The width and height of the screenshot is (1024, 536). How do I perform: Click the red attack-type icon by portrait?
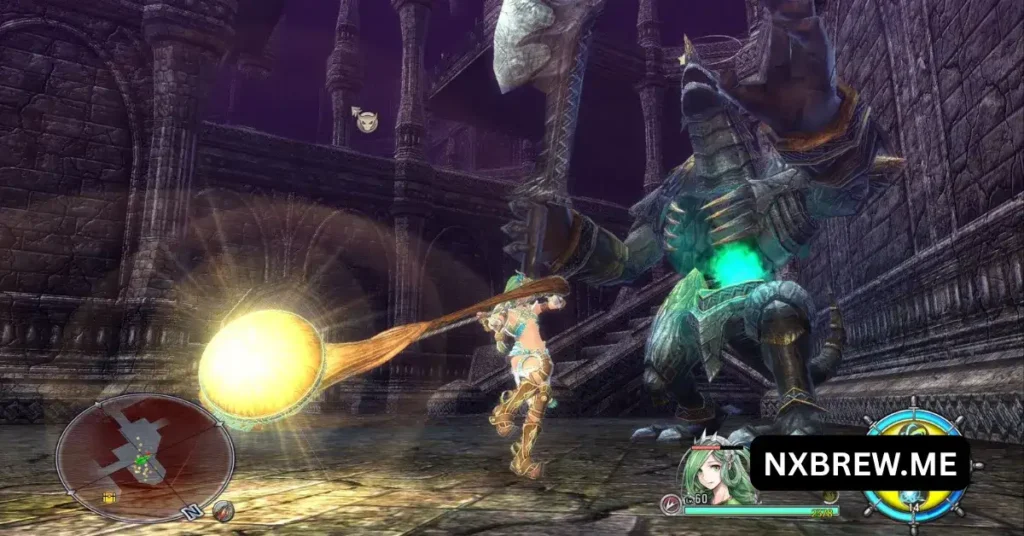tap(670, 505)
